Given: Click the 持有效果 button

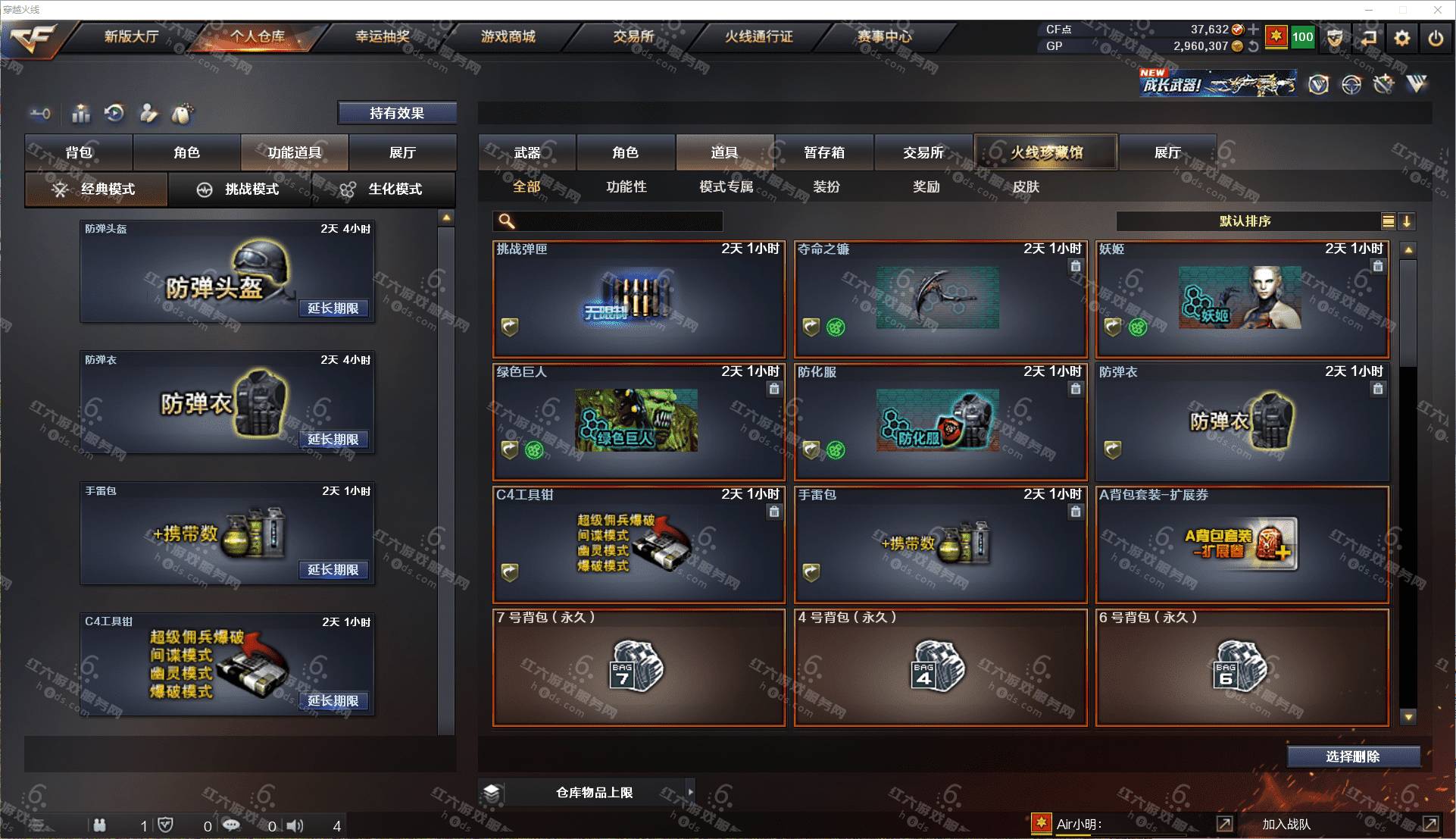Looking at the screenshot, I should click(x=397, y=113).
